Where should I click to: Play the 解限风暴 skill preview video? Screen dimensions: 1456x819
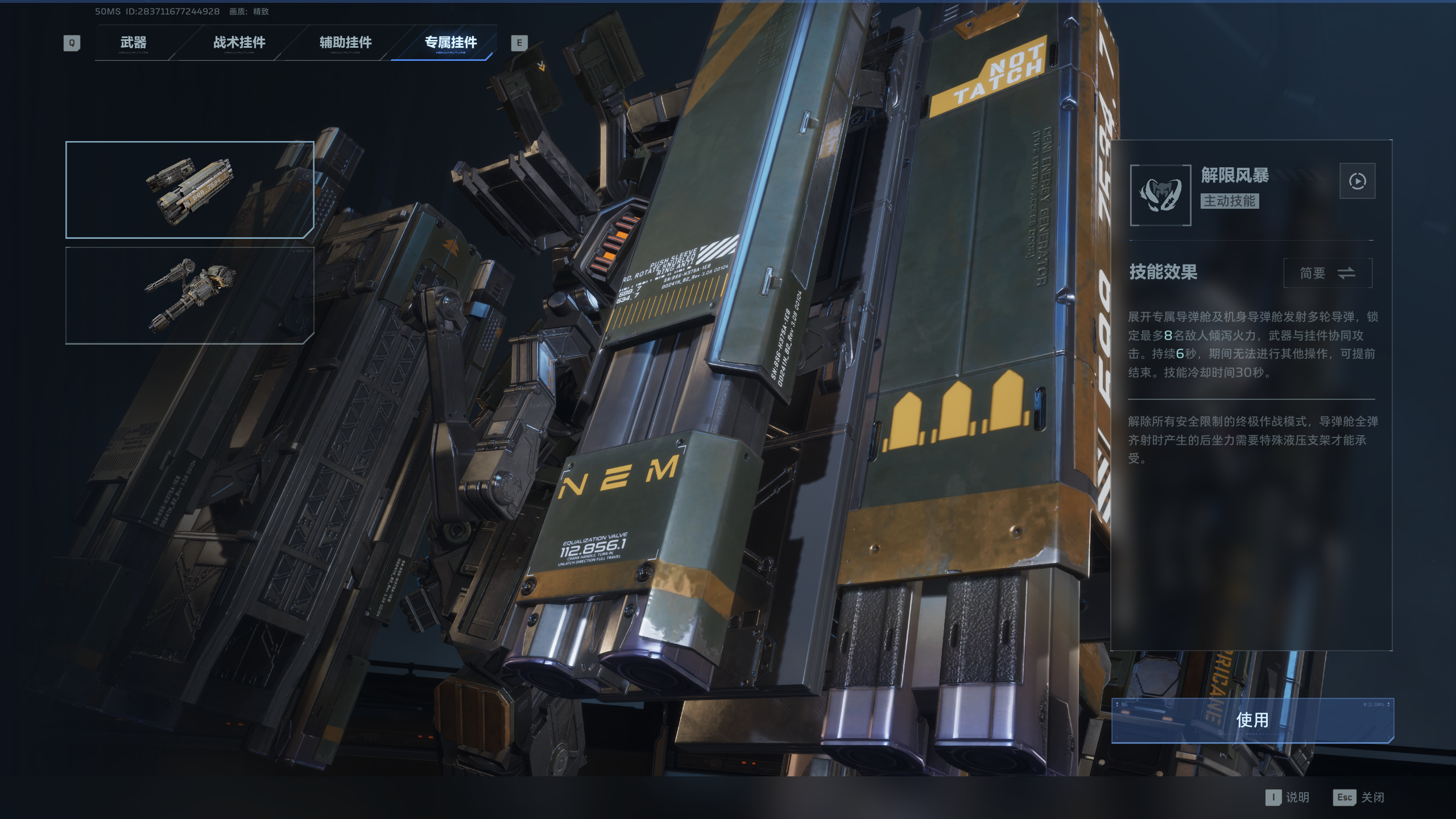[1357, 181]
